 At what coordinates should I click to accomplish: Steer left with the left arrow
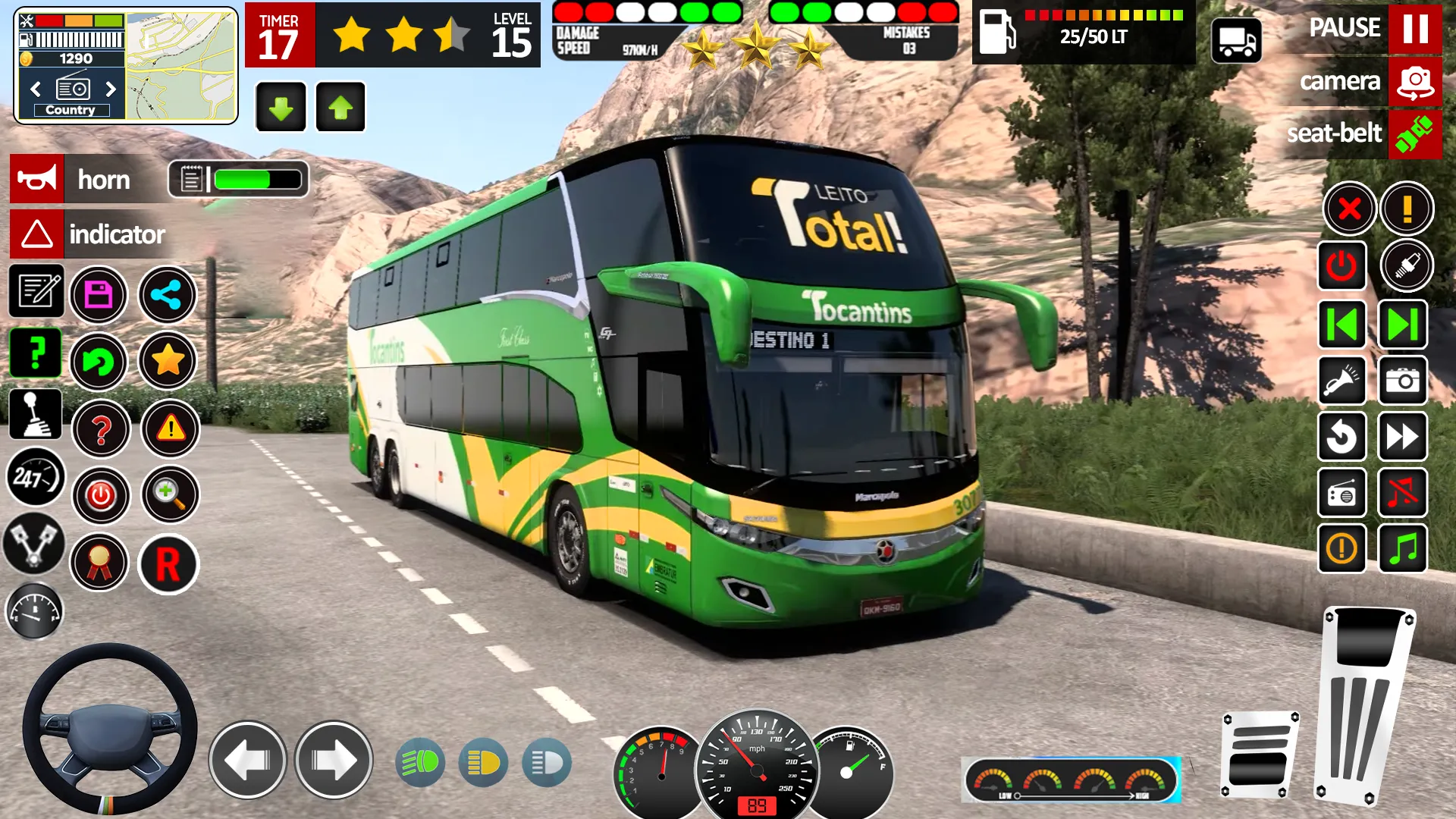(247, 760)
